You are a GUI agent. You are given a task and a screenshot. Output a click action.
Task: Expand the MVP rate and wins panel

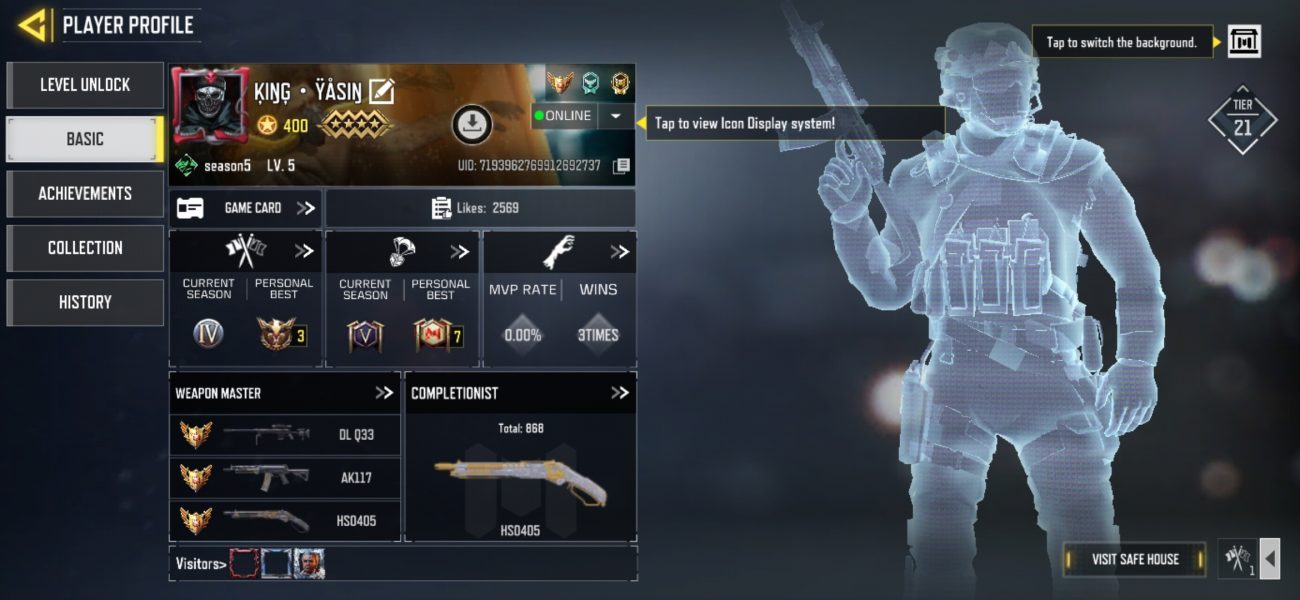tap(619, 252)
